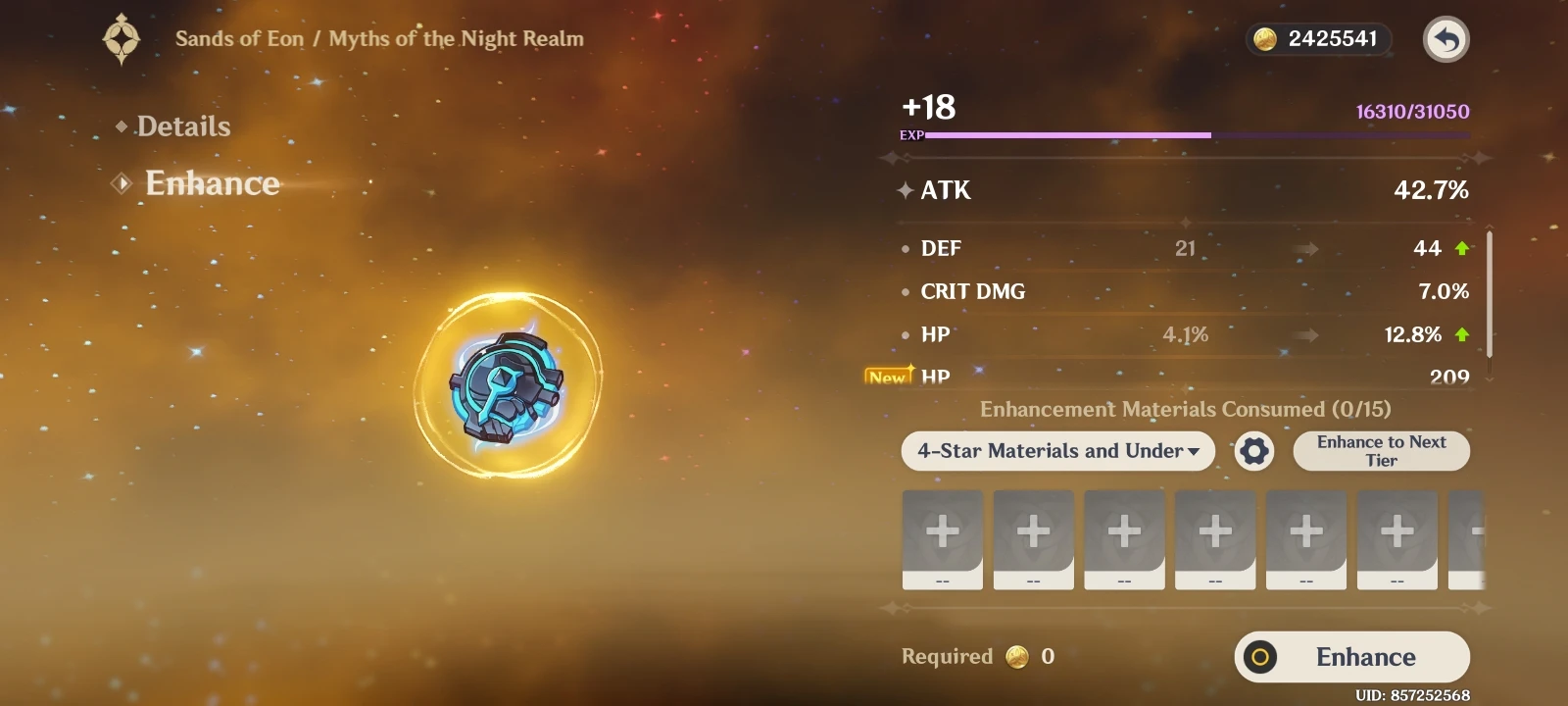Click the Enhance to Next Tier button
1568x706 pixels.
[x=1381, y=451]
